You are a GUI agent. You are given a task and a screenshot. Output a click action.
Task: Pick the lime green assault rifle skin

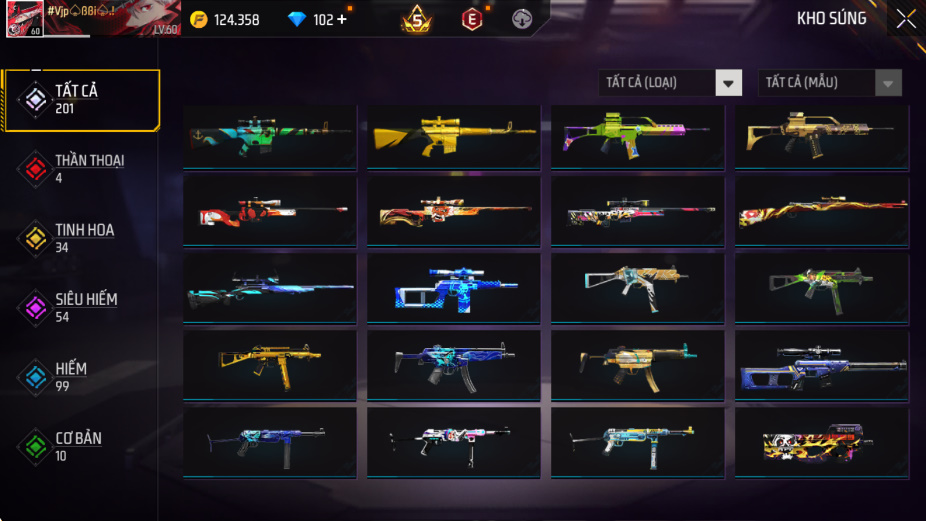(637, 137)
